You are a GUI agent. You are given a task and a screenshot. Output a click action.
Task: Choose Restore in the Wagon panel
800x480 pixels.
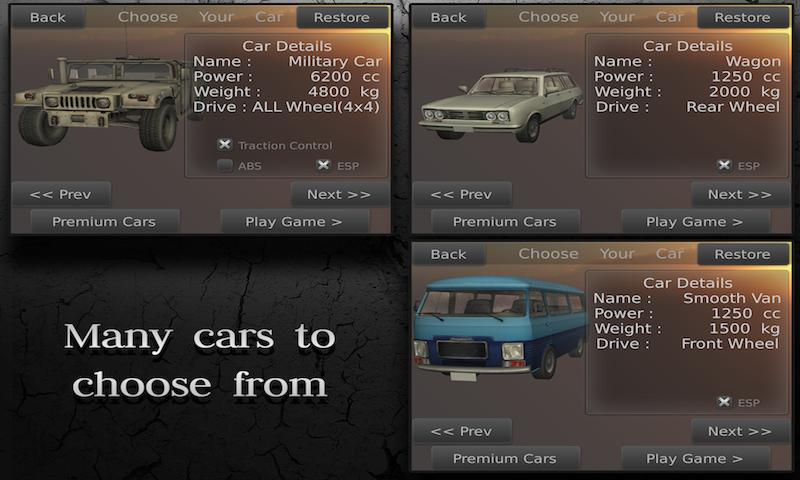pyautogui.click(x=742, y=17)
